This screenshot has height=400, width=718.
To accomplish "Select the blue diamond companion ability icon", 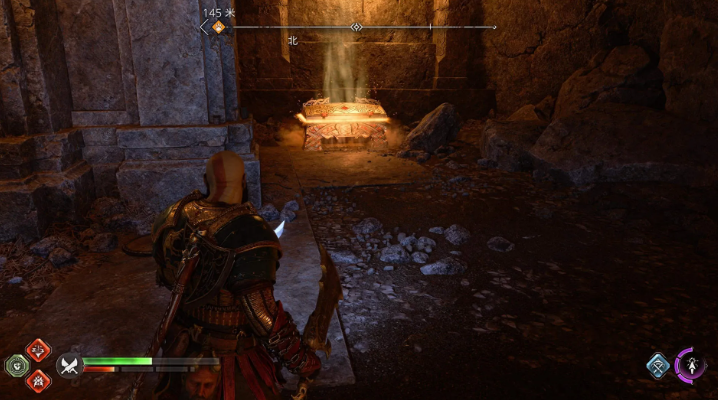I will click(657, 366).
